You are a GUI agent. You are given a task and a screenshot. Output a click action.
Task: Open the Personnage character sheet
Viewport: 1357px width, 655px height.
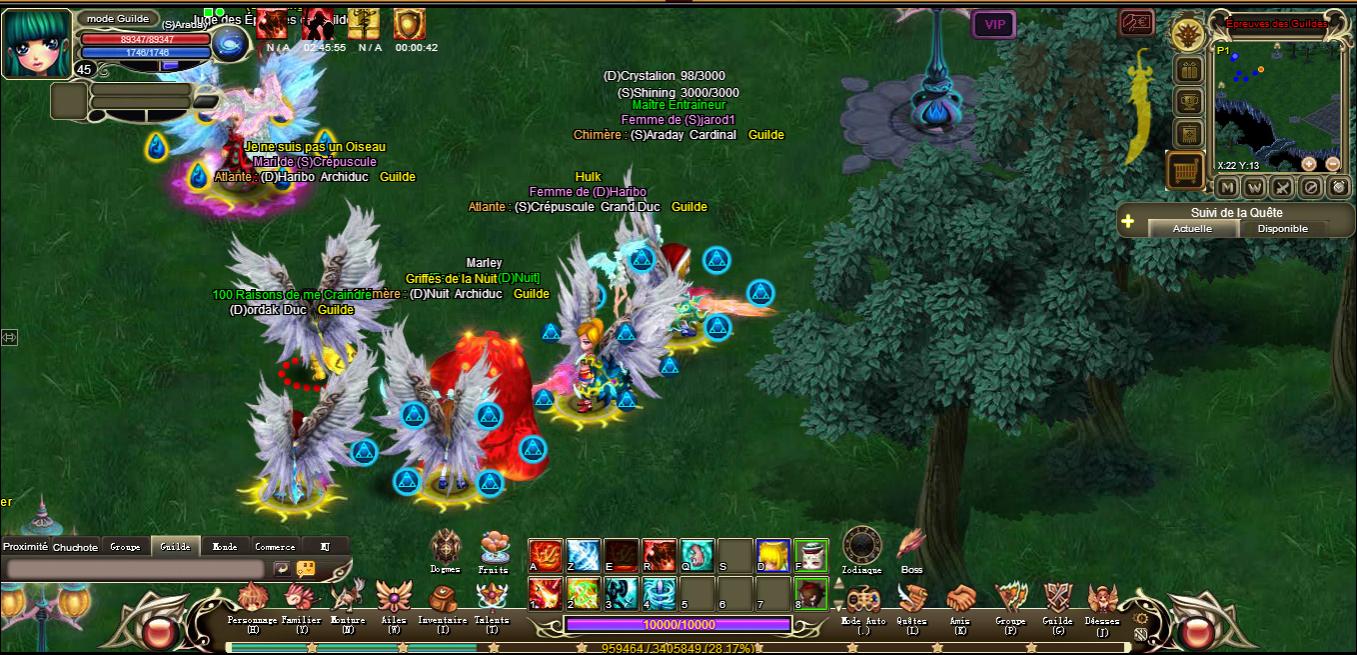[252, 599]
